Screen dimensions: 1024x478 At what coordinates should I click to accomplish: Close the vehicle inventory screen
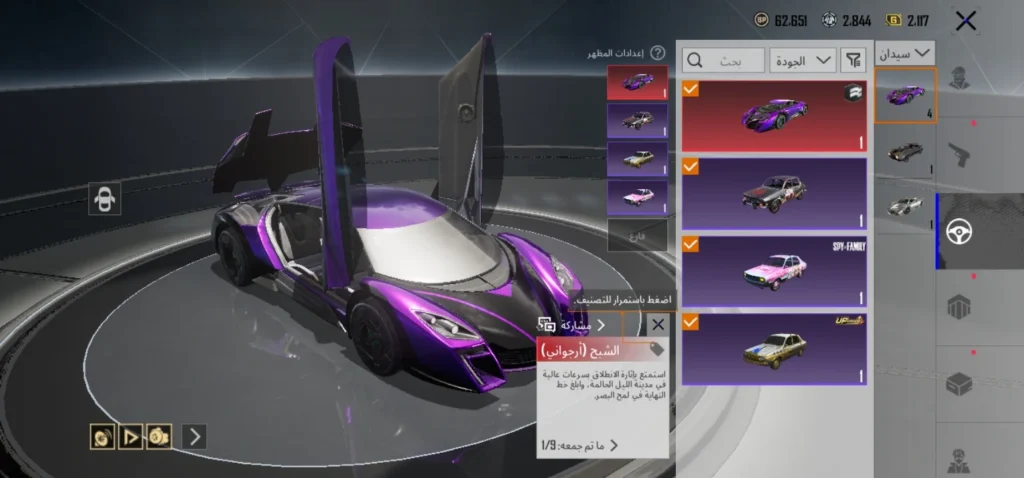pyautogui.click(x=965, y=20)
